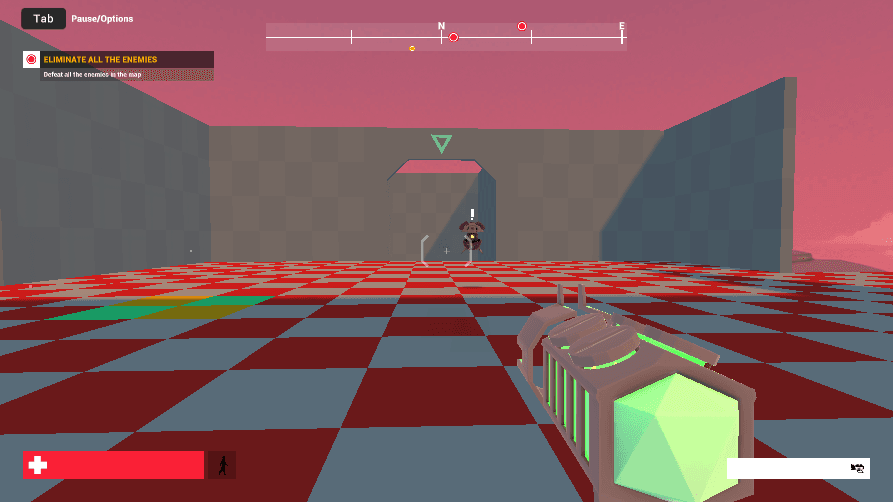The height and width of the screenshot is (502, 893).
Task: Click the compass bar's N heading
Action: (x=441, y=26)
